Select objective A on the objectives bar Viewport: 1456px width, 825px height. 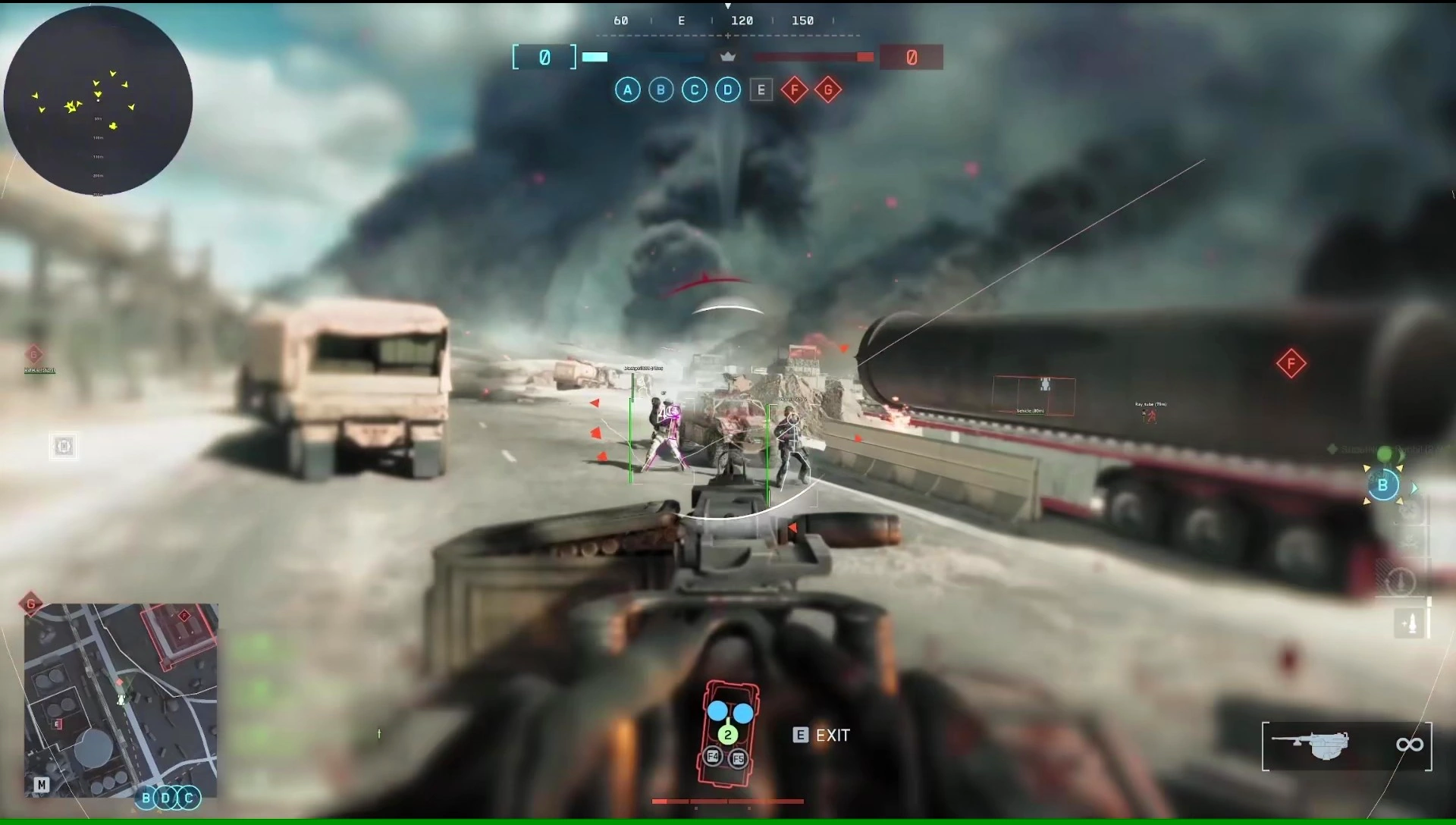coord(628,89)
